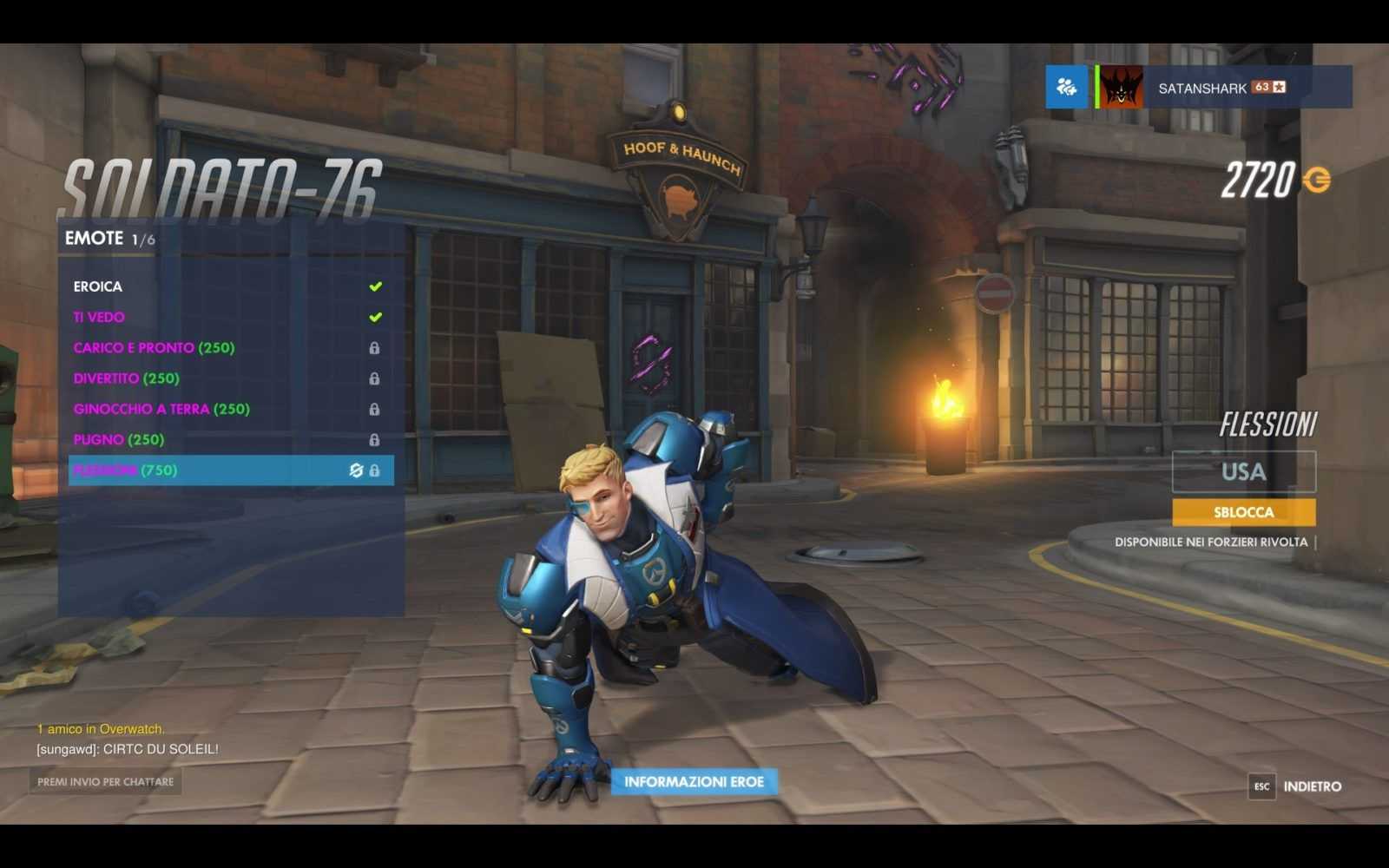Click the chat box to start chatting

[105, 782]
